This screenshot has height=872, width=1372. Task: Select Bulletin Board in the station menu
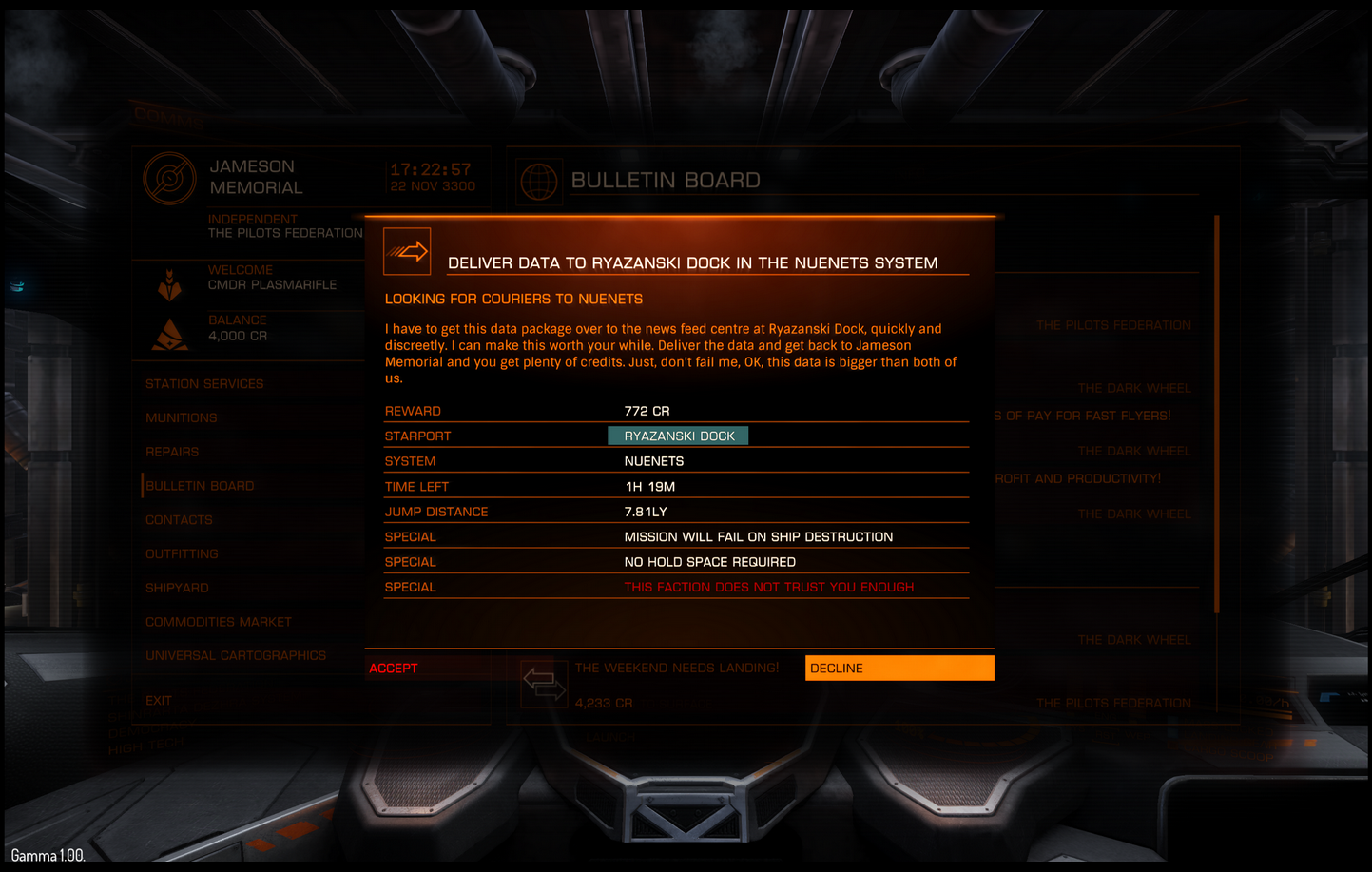click(200, 486)
